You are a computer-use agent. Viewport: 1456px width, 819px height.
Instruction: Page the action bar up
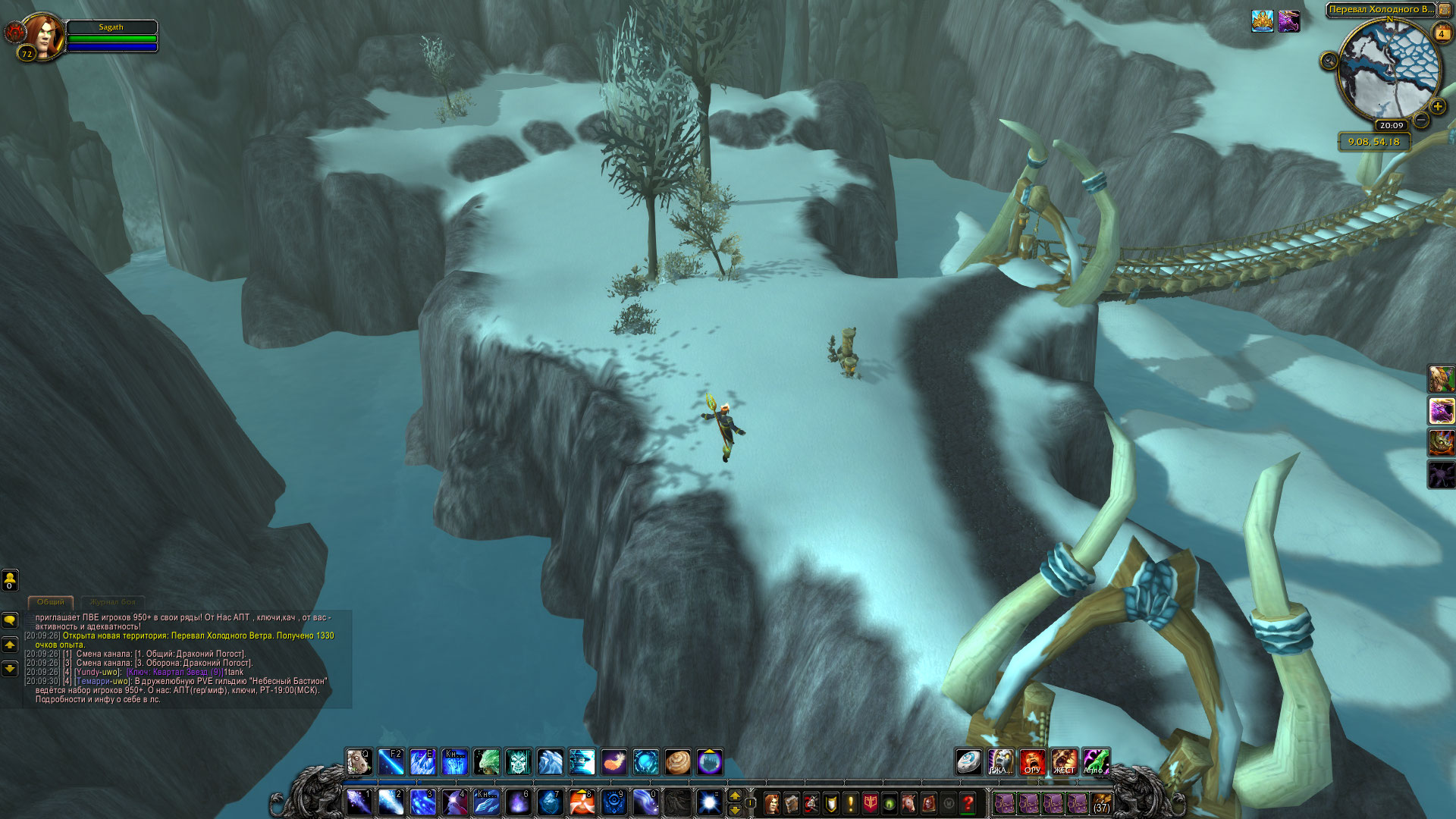pos(735,795)
